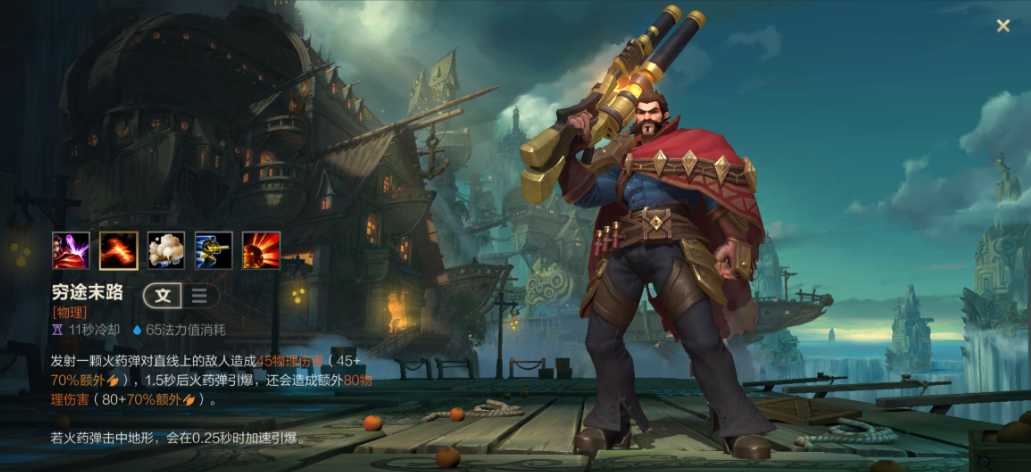
Task: Switch to text description view (文)
Action: click(x=163, y=295)
